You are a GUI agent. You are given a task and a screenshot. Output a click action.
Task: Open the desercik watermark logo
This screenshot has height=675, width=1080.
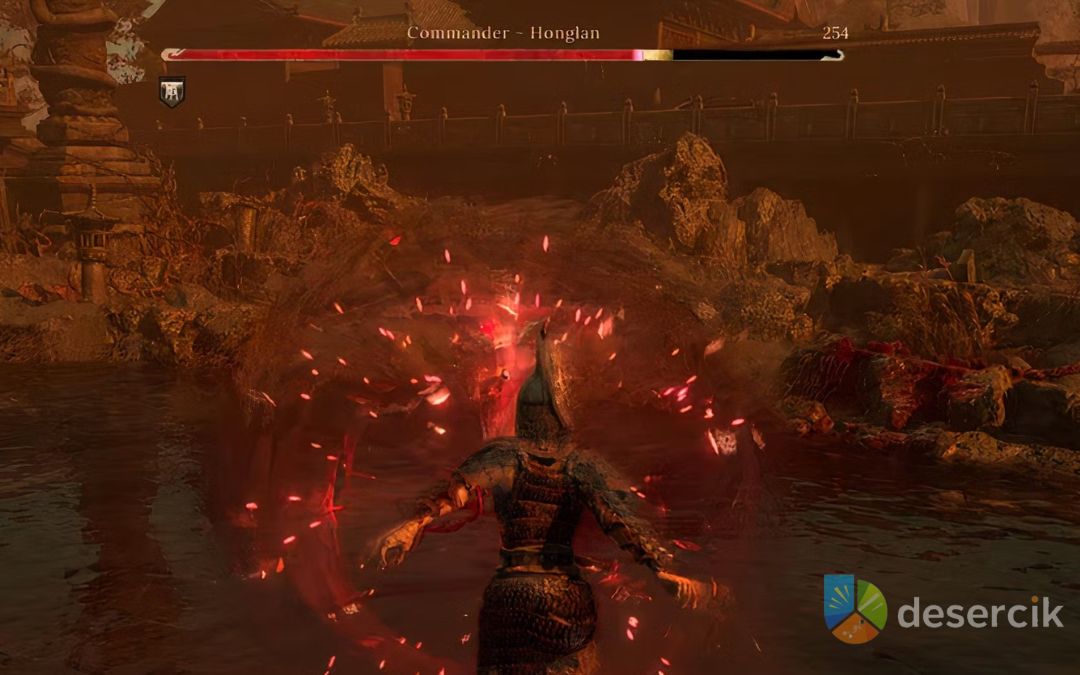855,608
